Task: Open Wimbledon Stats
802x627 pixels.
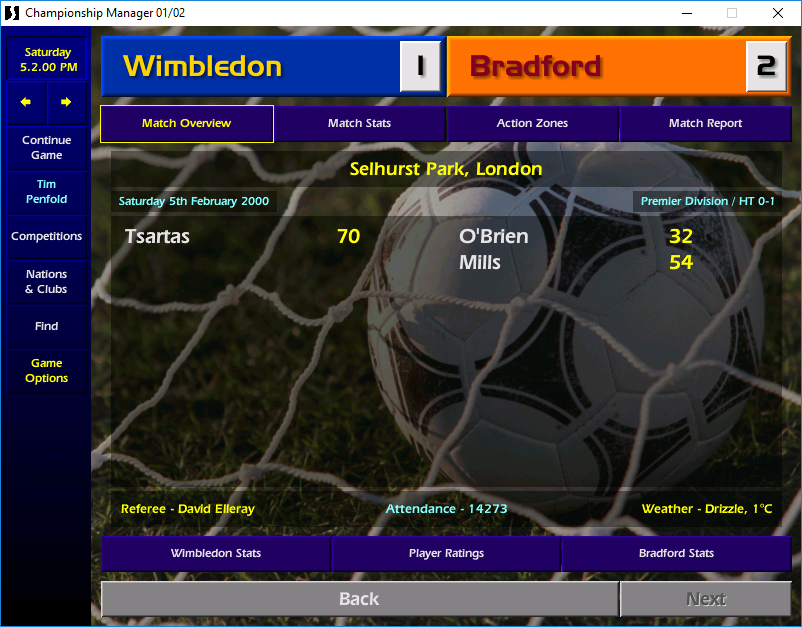Action: (216, 553)
